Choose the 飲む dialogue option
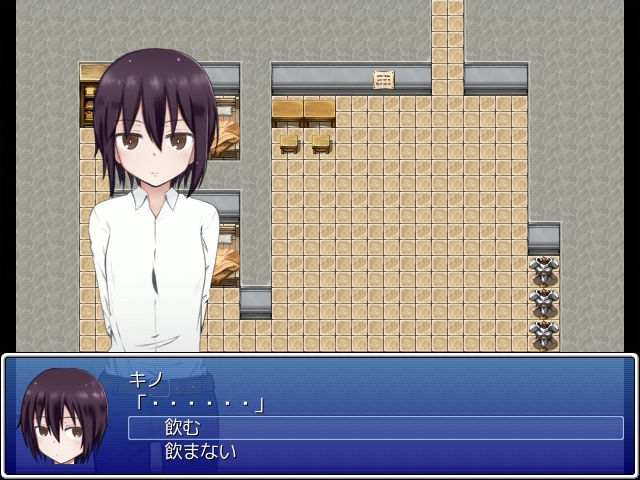Image resolution: width=640 pixels, height=480 pixels. tap(183, 428)
